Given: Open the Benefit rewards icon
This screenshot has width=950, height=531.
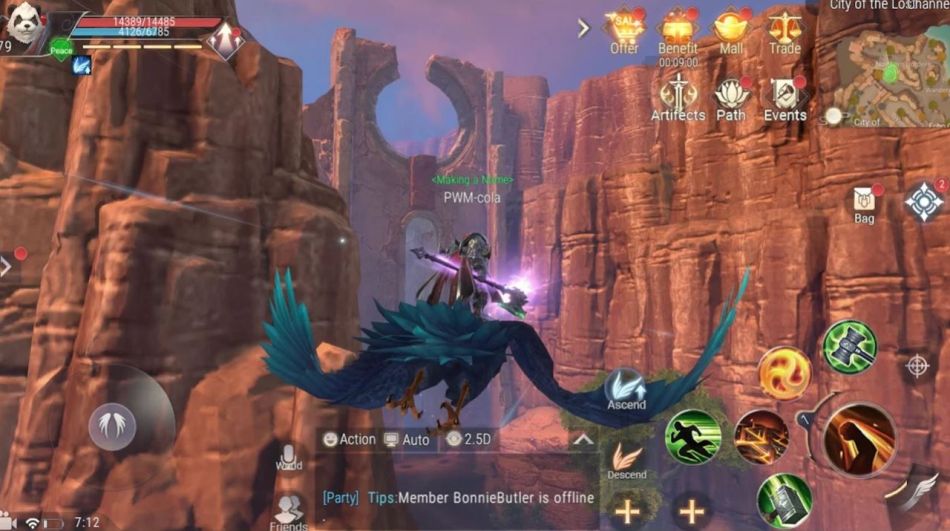Looking at the screenshot, I should [x=678, y=30].
